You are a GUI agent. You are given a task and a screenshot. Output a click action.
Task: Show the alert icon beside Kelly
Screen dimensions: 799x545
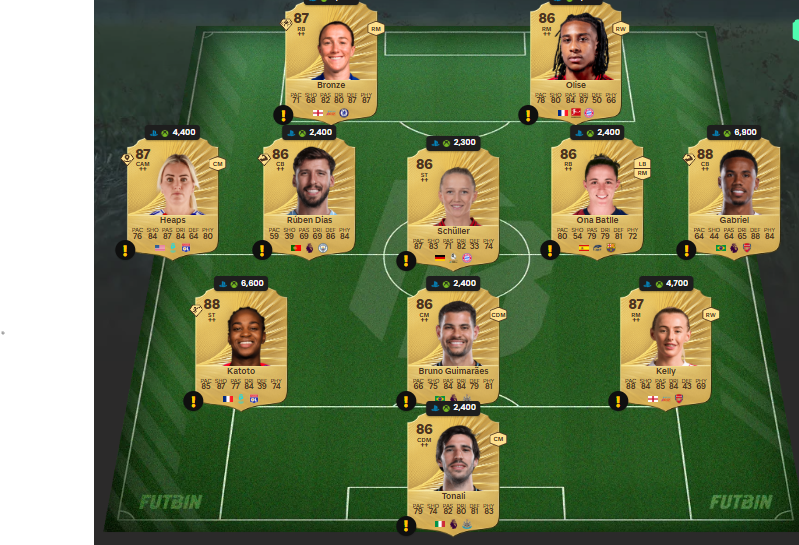[x=618, y=401]
